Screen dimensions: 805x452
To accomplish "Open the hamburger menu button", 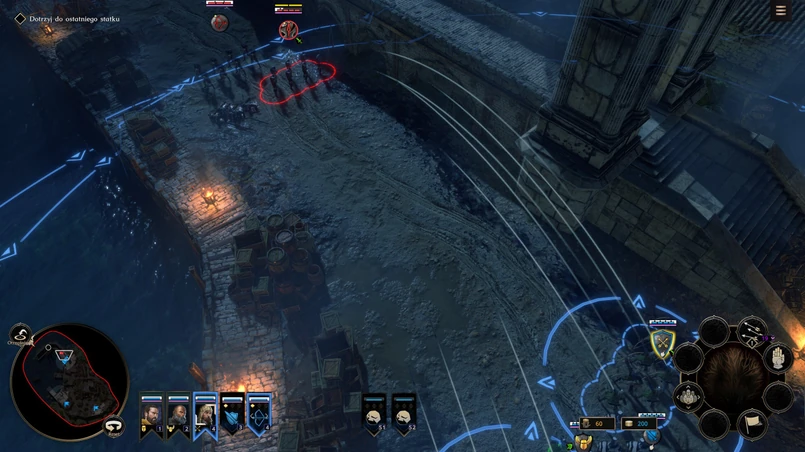I will tap(781, 11).
